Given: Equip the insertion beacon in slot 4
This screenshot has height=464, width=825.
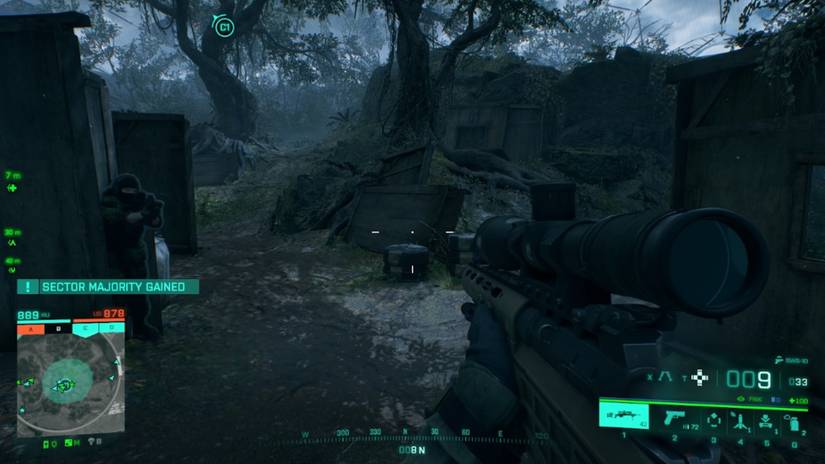Looking at the screenshot, I should (x=741, y=420).
